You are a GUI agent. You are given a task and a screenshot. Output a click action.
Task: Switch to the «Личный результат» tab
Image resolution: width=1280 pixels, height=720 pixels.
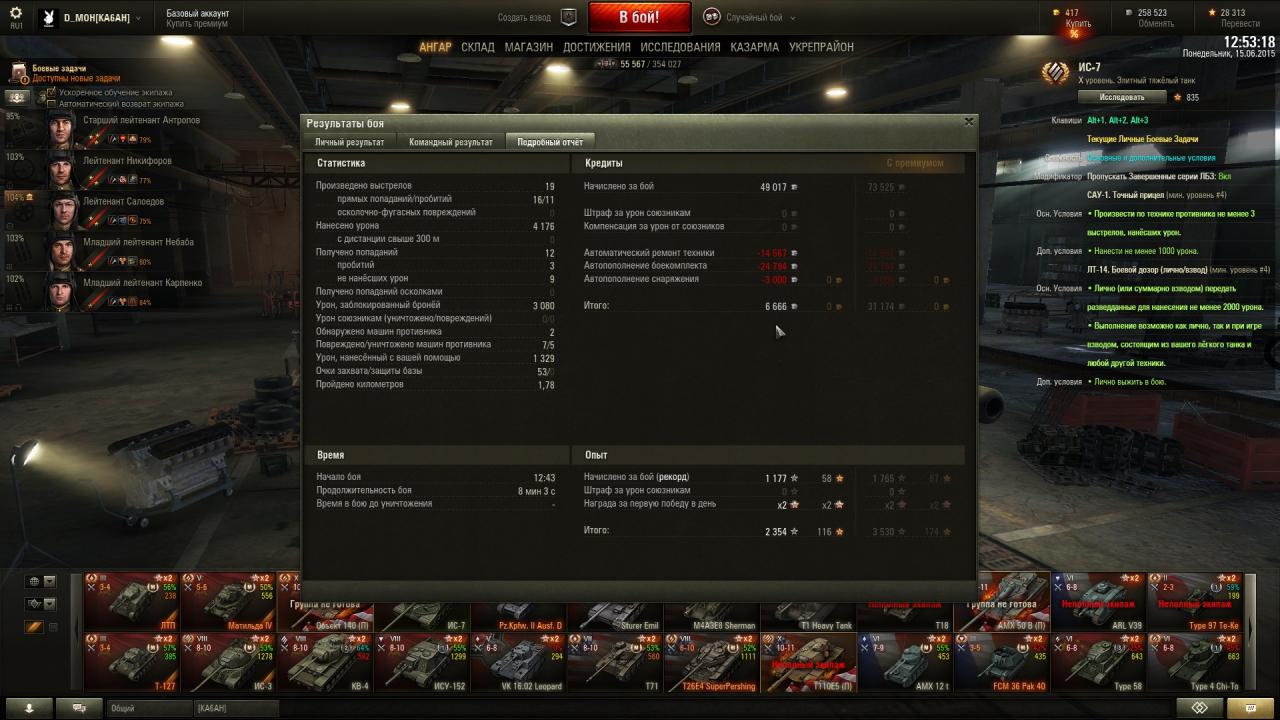(x=349, y=142)
